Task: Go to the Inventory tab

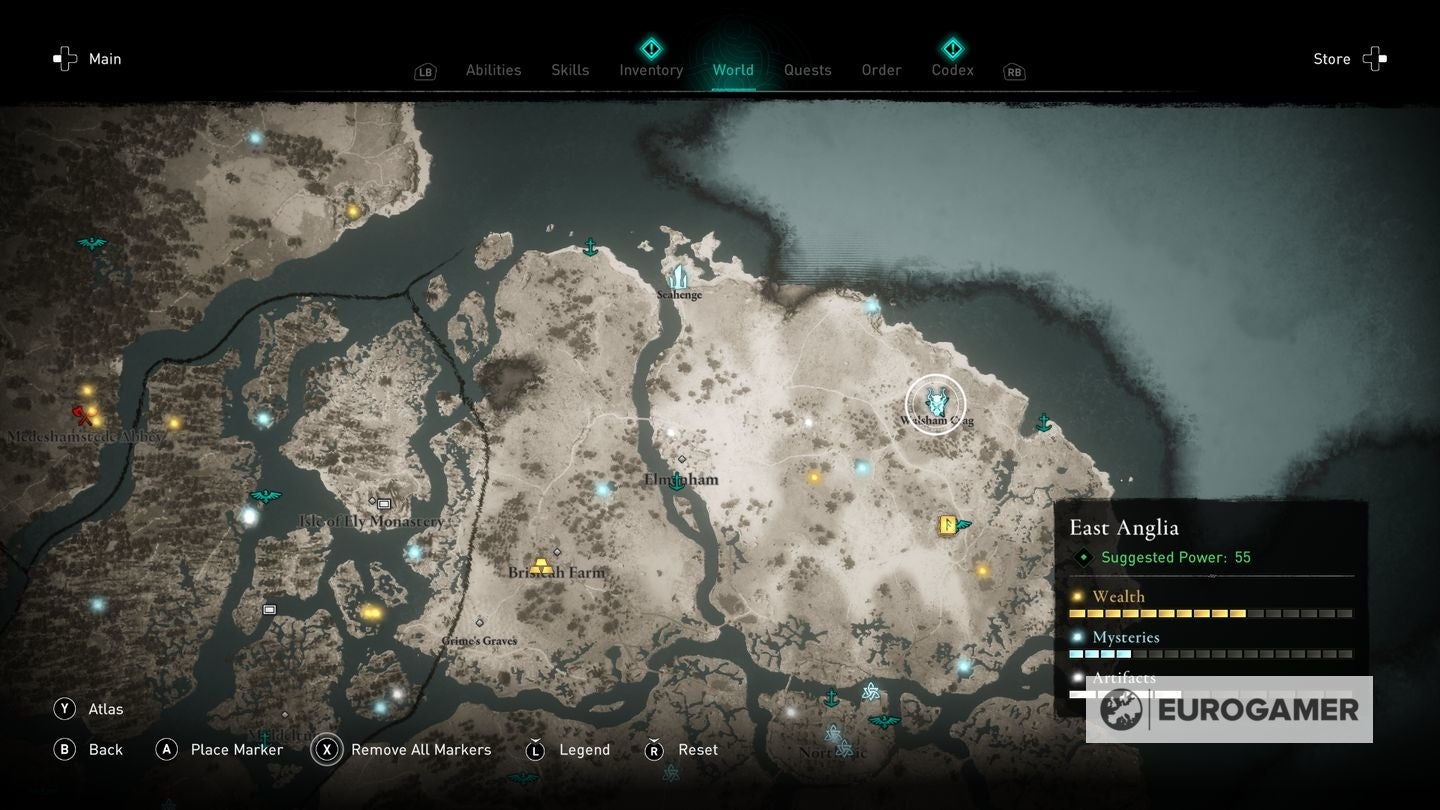Action: coord(651,70)
